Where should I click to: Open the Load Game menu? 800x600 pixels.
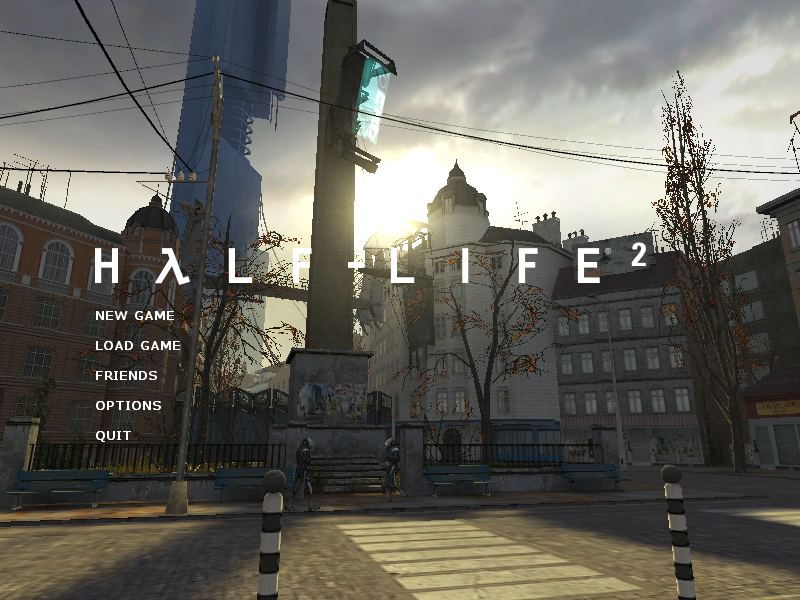click(138, 346)
